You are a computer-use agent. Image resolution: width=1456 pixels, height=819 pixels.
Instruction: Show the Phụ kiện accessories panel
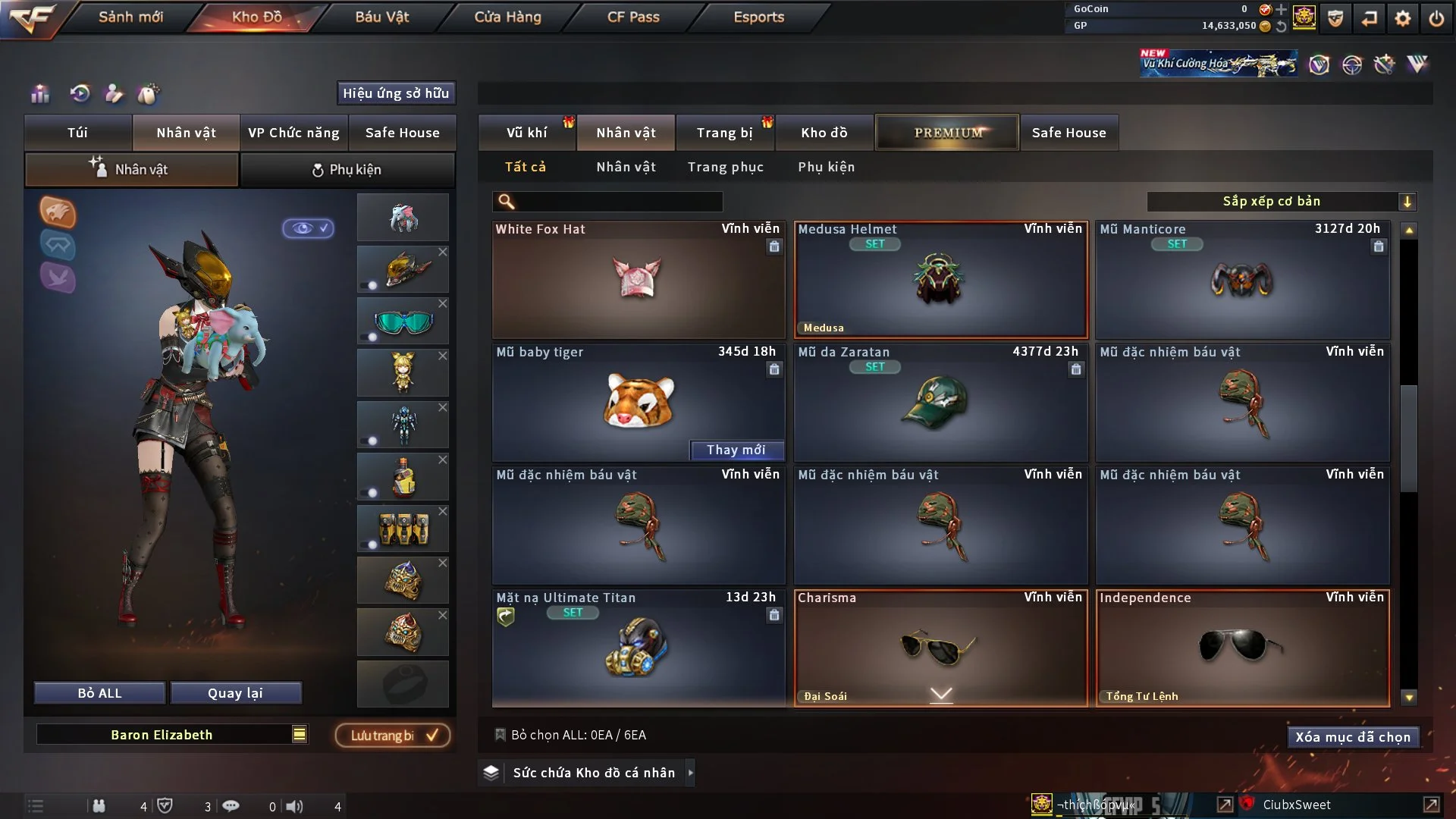point(347,170)
